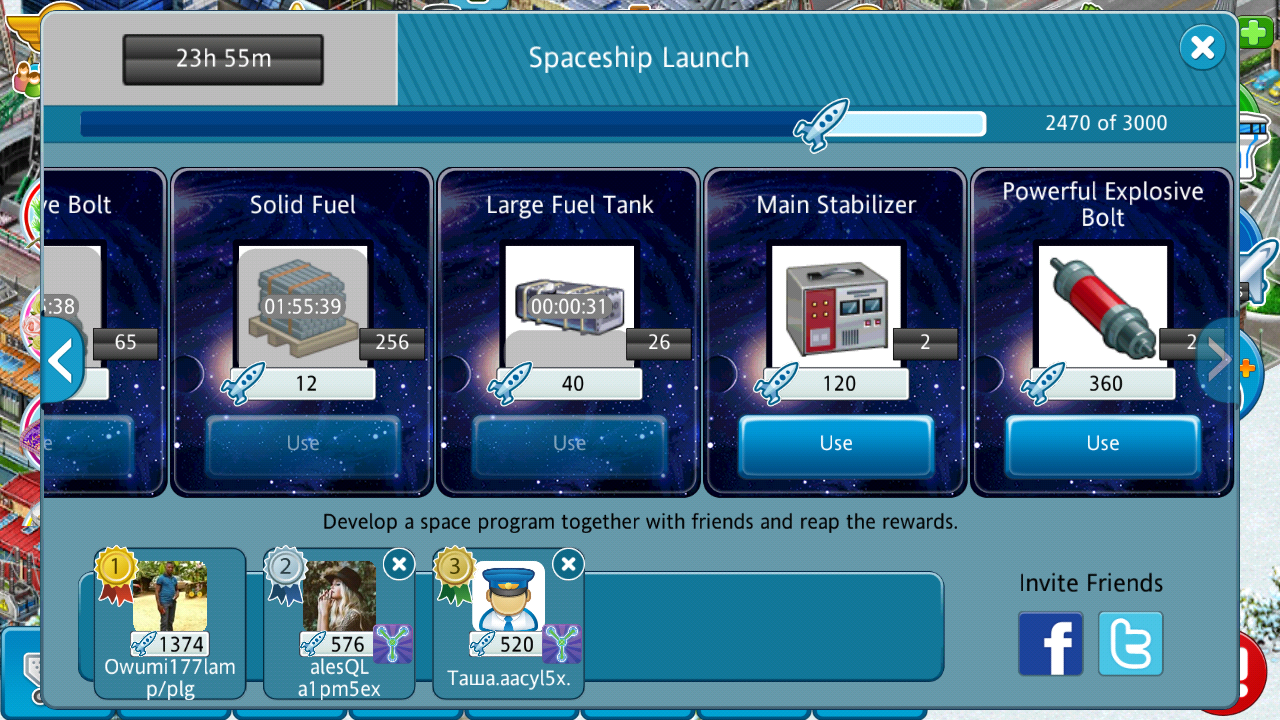Invite friends via Facebook
Image resolution: width=1280 pixels, height=720 pixels.
[x=1050, y=643]
